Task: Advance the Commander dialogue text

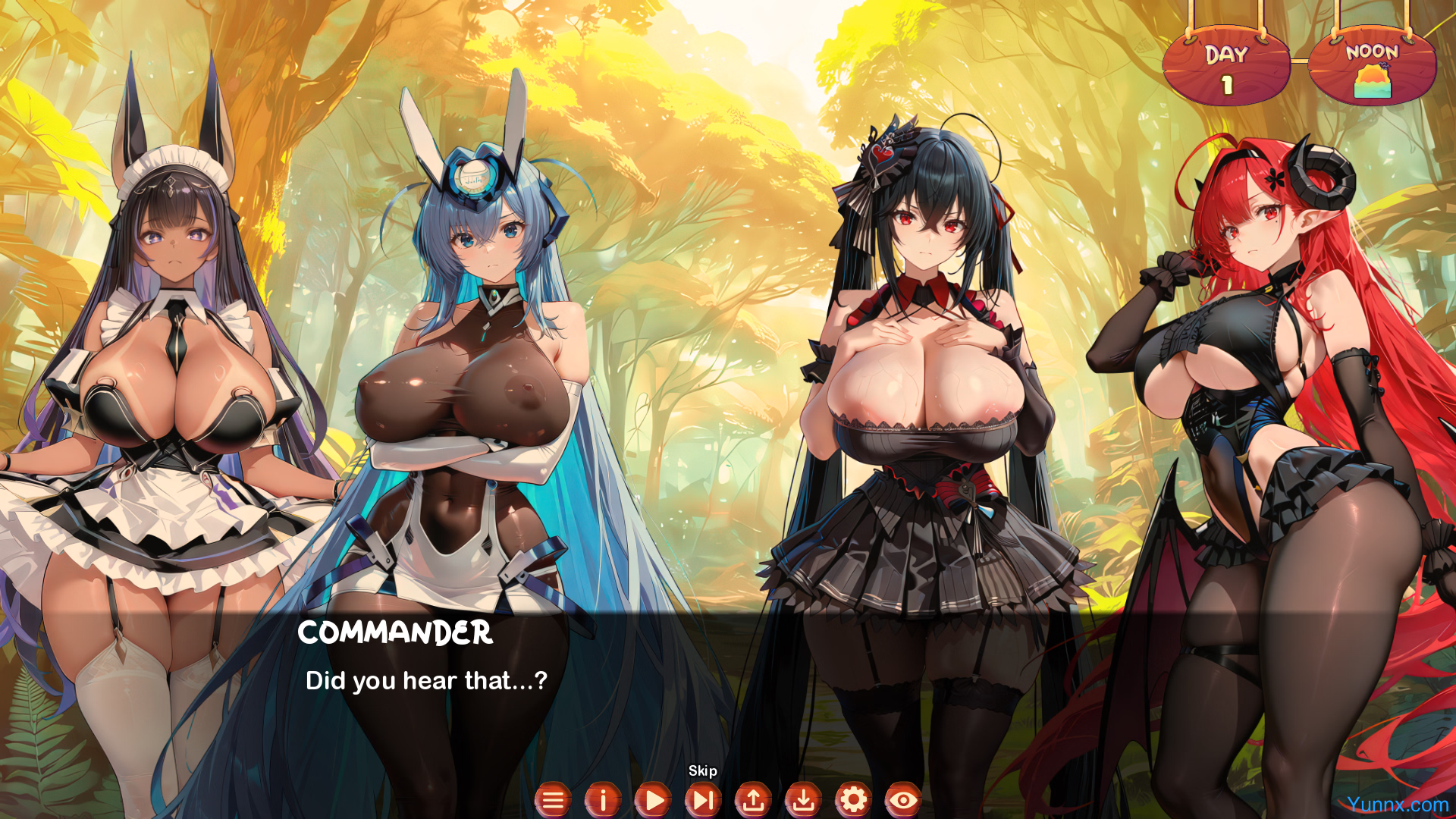Action: (426, 680)
